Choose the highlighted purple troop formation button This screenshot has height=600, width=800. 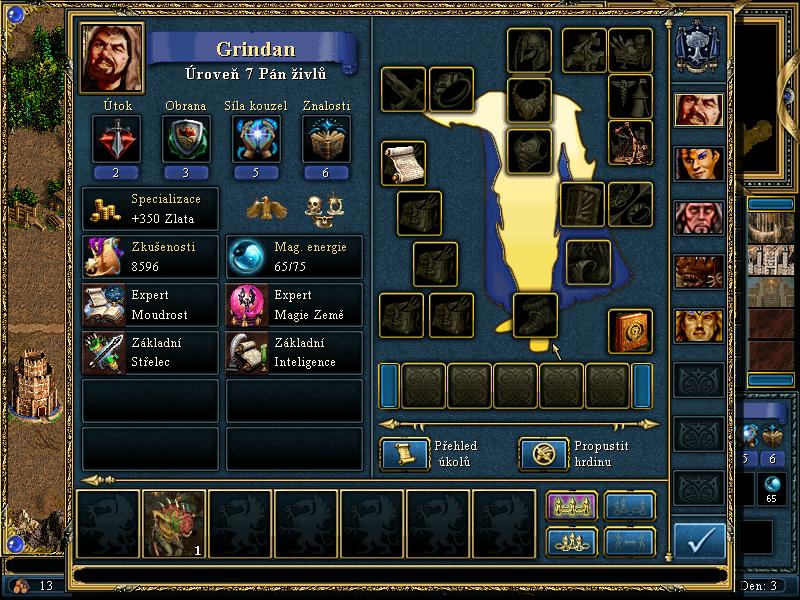tap(571, 507)
